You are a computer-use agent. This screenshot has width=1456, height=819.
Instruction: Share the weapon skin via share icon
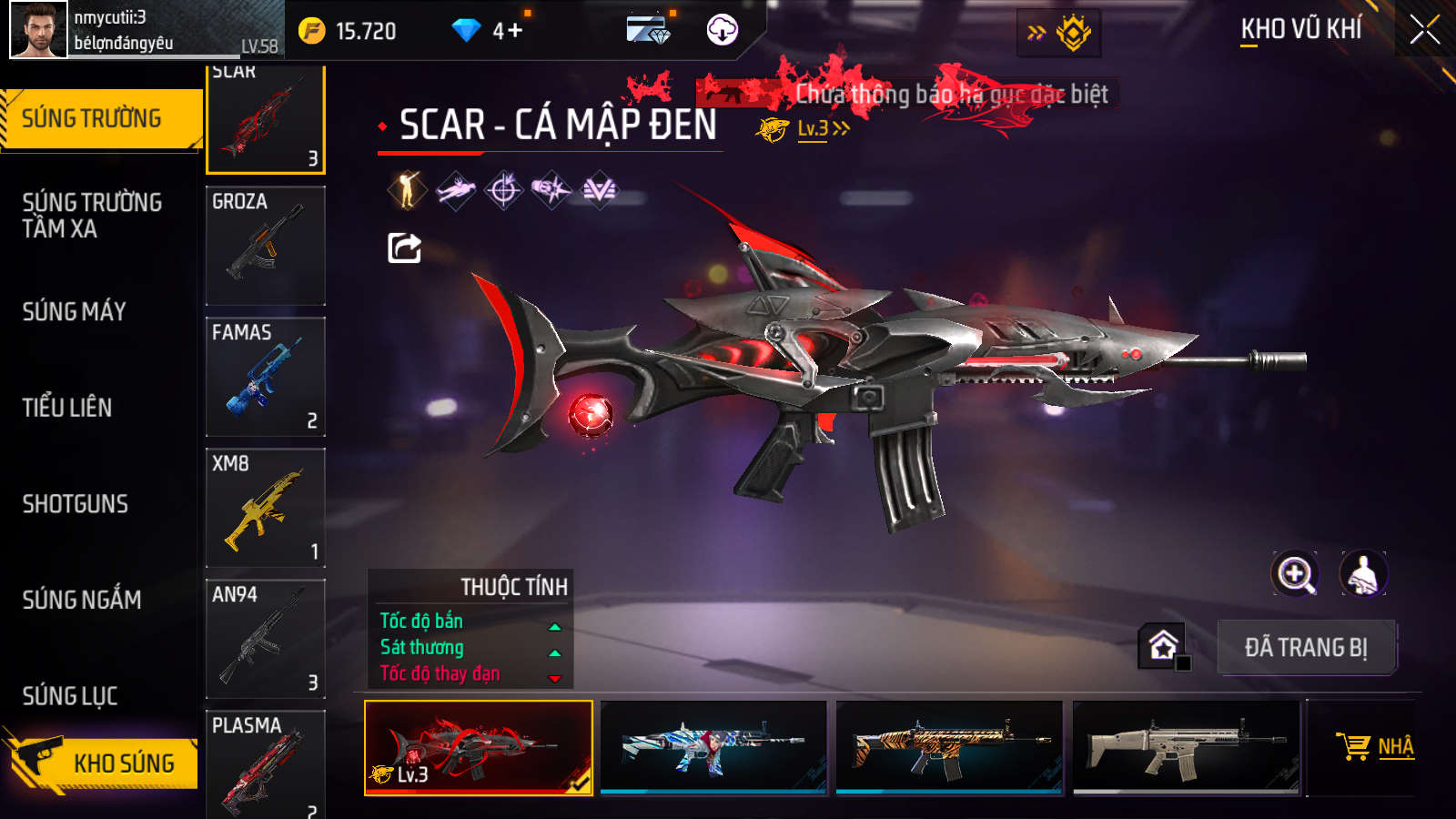(x=405, y=248)
